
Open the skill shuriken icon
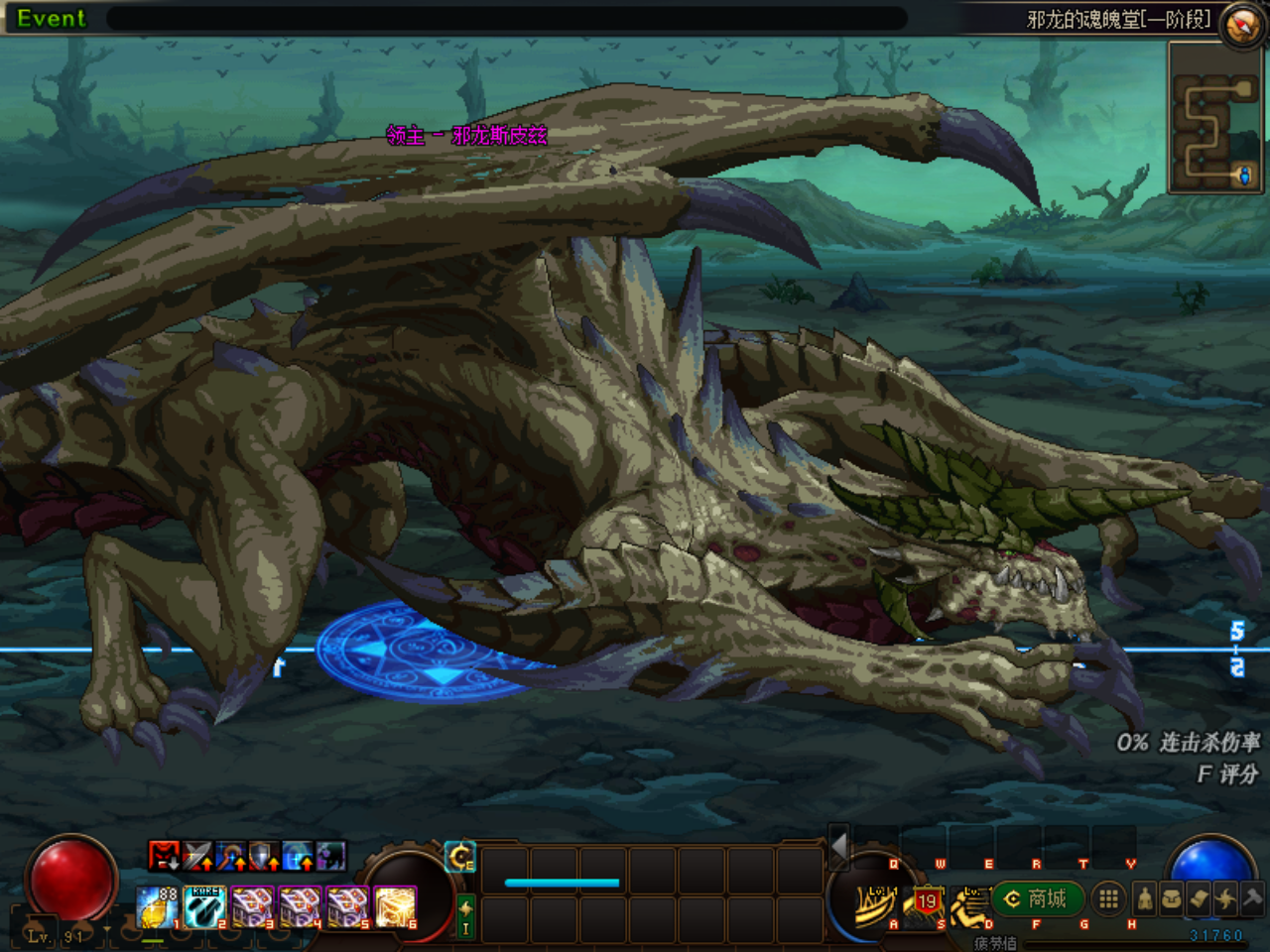1225,899
